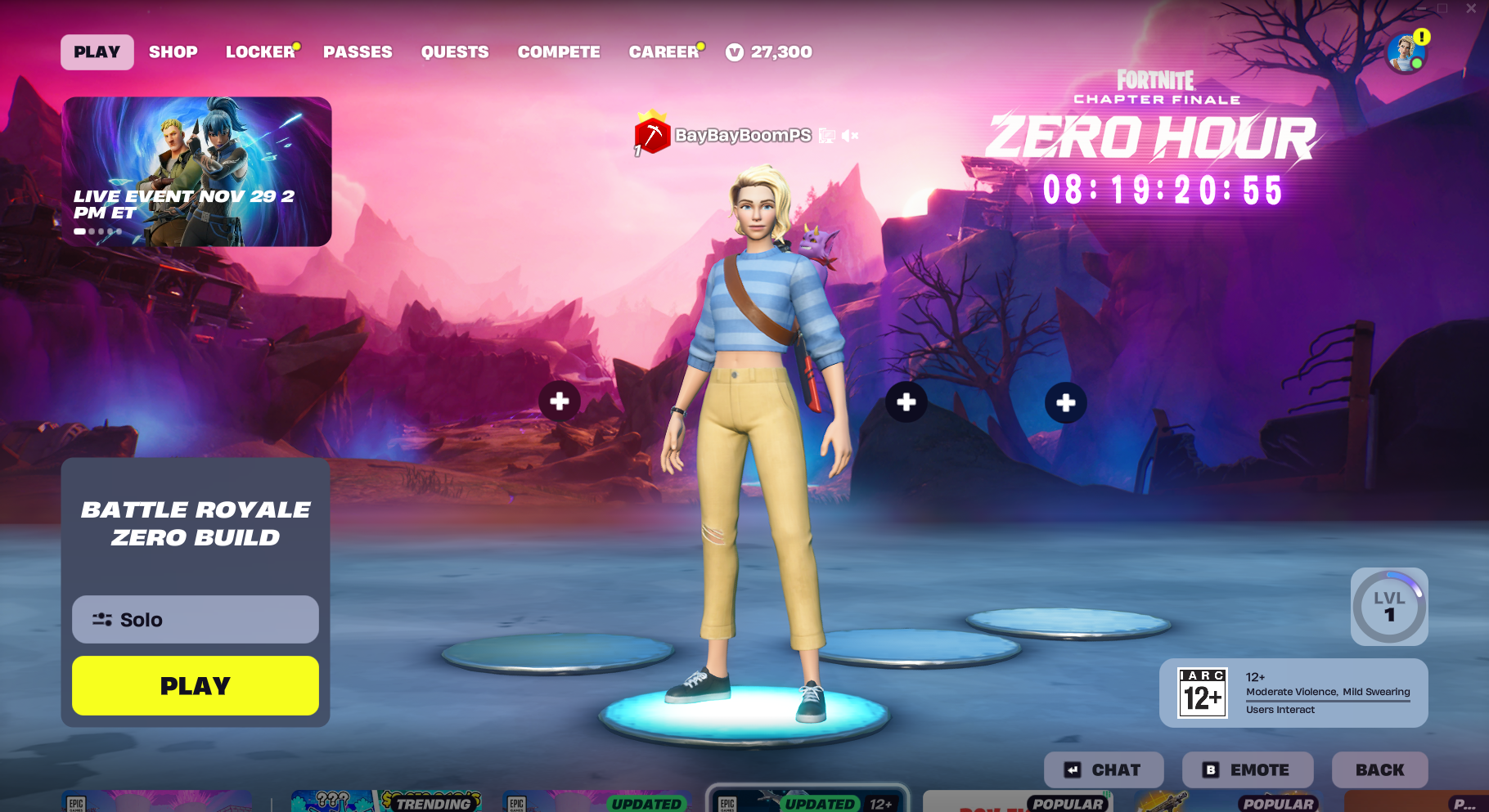Open the Battle Royale Zero Build mode selector
The width and height of the screenshot is (1489, 812).
click(196, 523)
